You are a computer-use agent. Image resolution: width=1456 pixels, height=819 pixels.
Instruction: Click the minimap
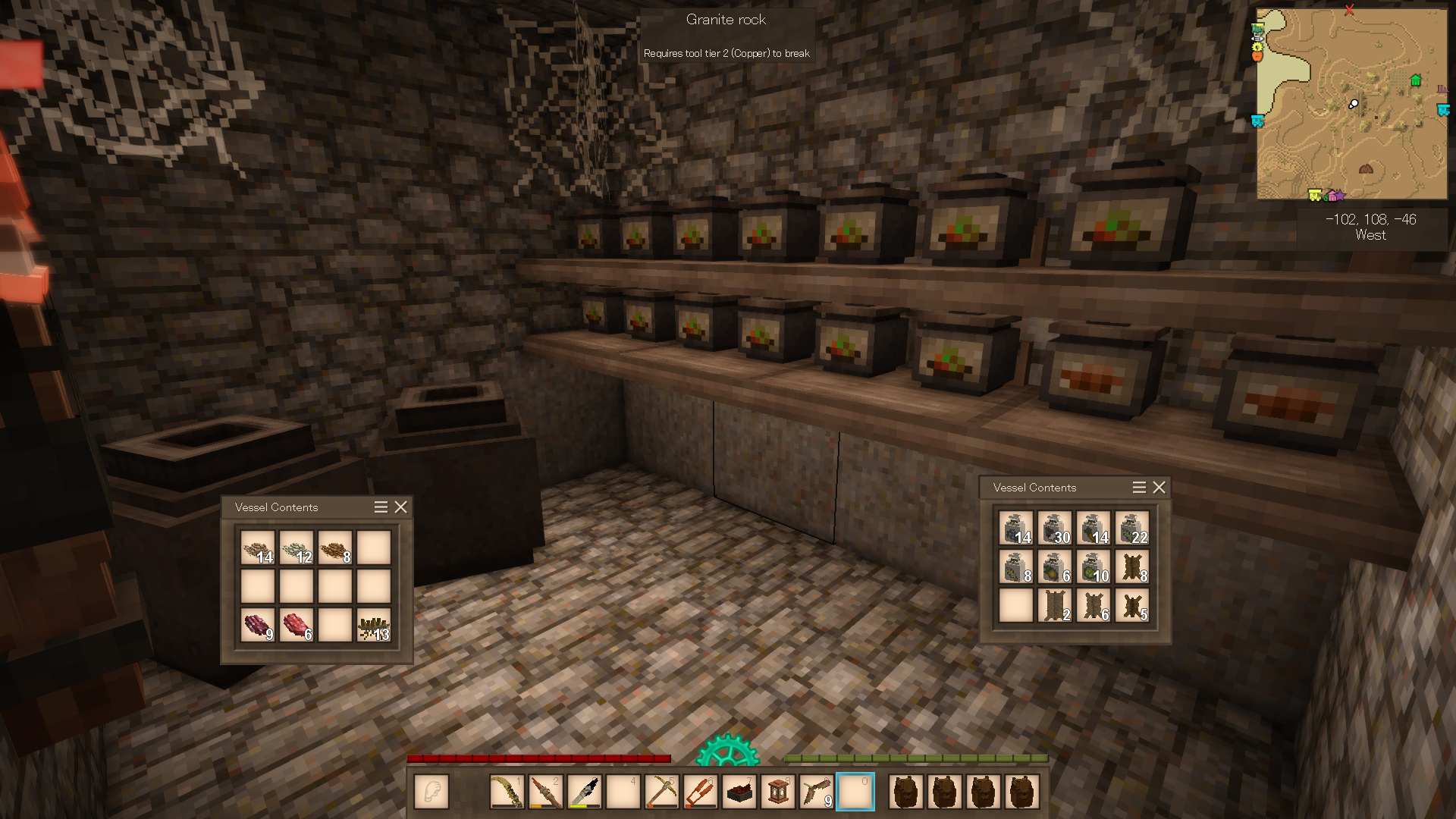[1351, 104]
